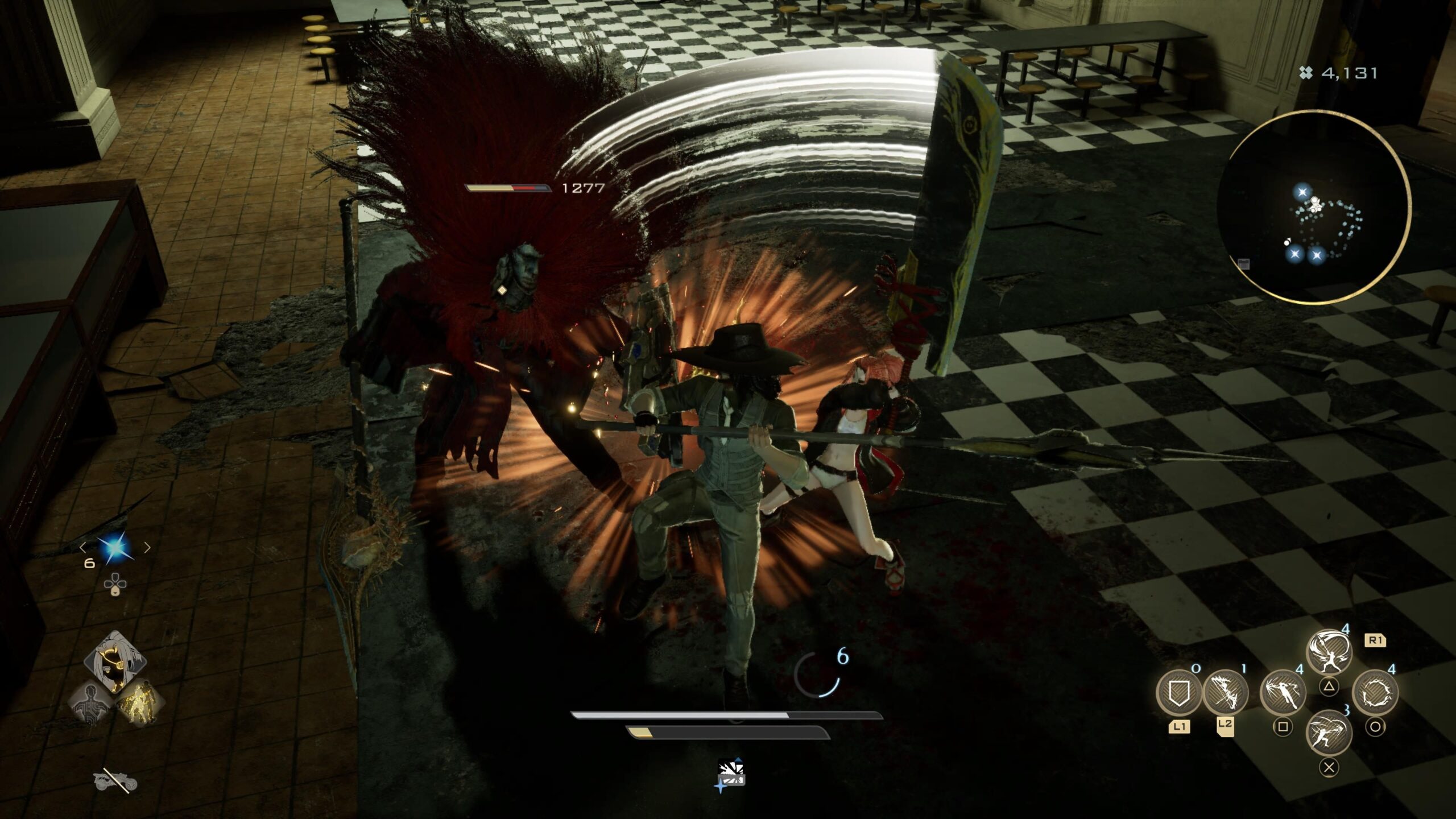Screen dimensions: 1456x819
Task: Cycle to the next quick item
Action: pos(147,548)
